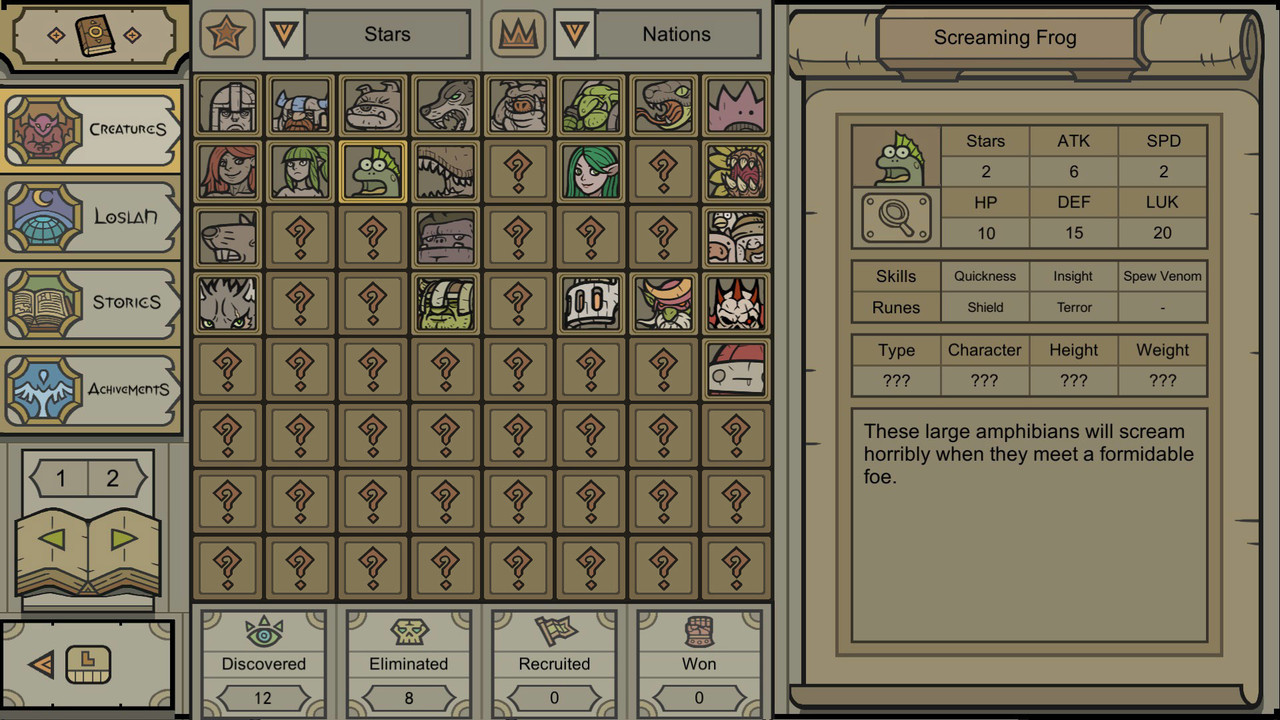This screenshot has width=1280, height=720.
Task: Inspect creature with the magnifying glass button
Action: tap(896, 217)
